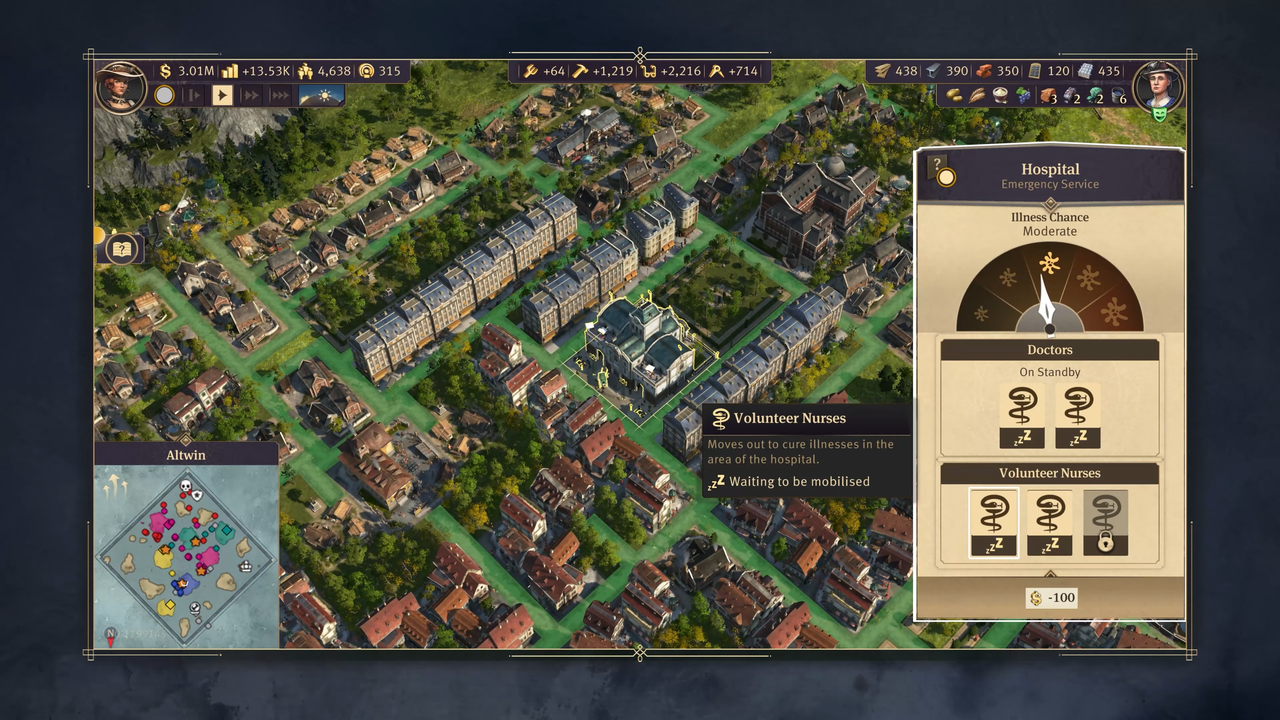Reset the minimap north compass
The width and height of the screenshot is (1280, 720).
[111, 634]
